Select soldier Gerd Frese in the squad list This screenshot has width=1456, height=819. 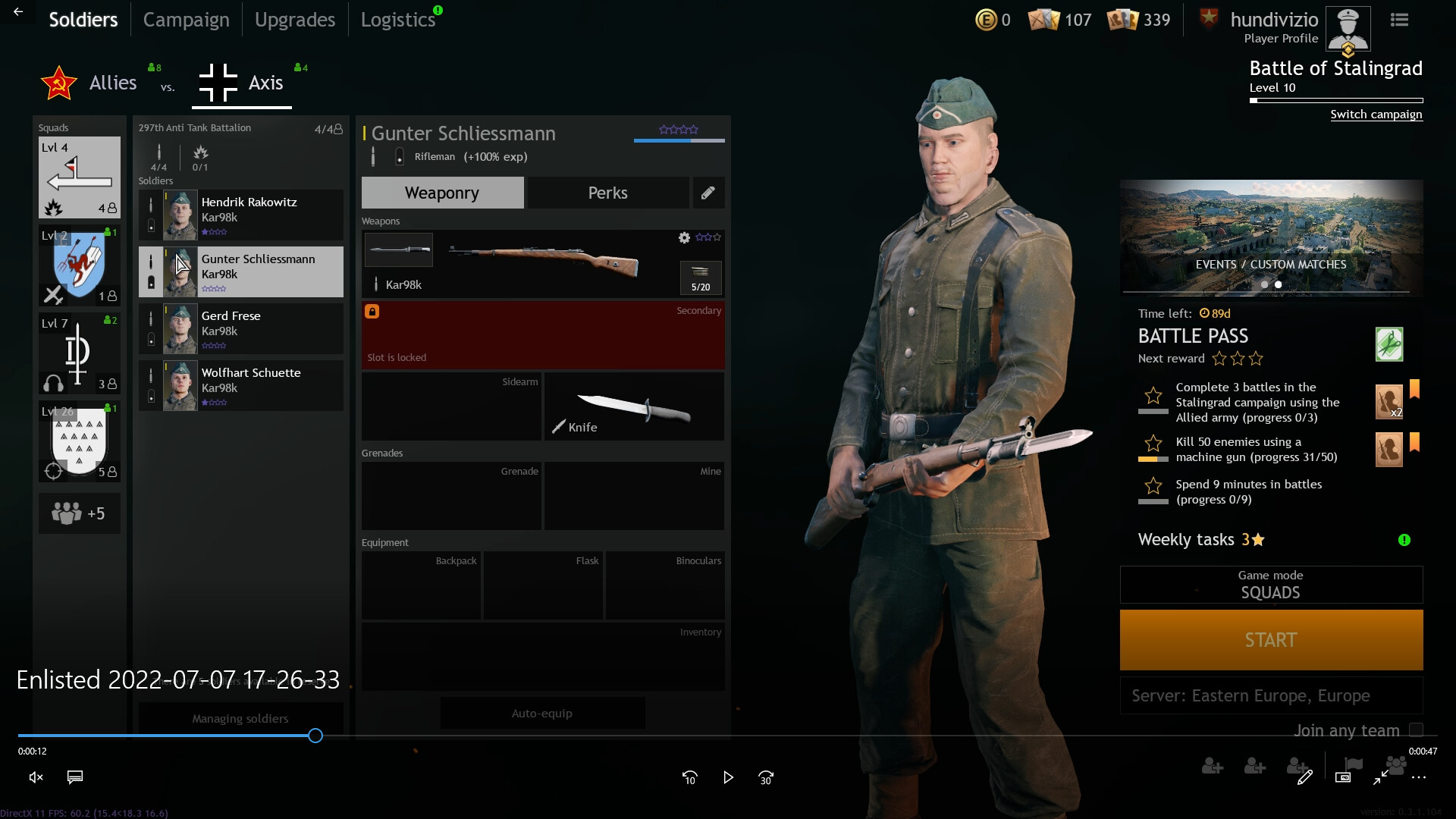240,328
